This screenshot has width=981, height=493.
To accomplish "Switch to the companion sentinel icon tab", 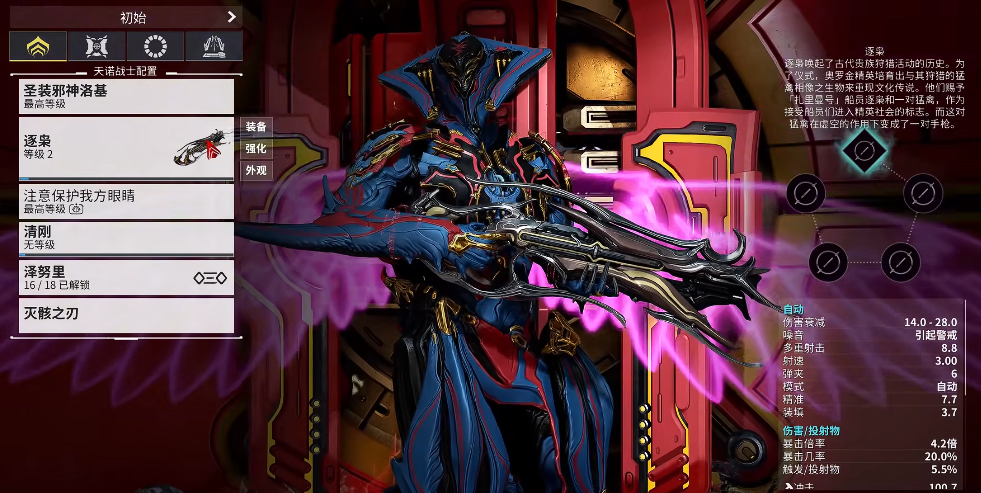I will pyautogui.click(x=97, y=46).
